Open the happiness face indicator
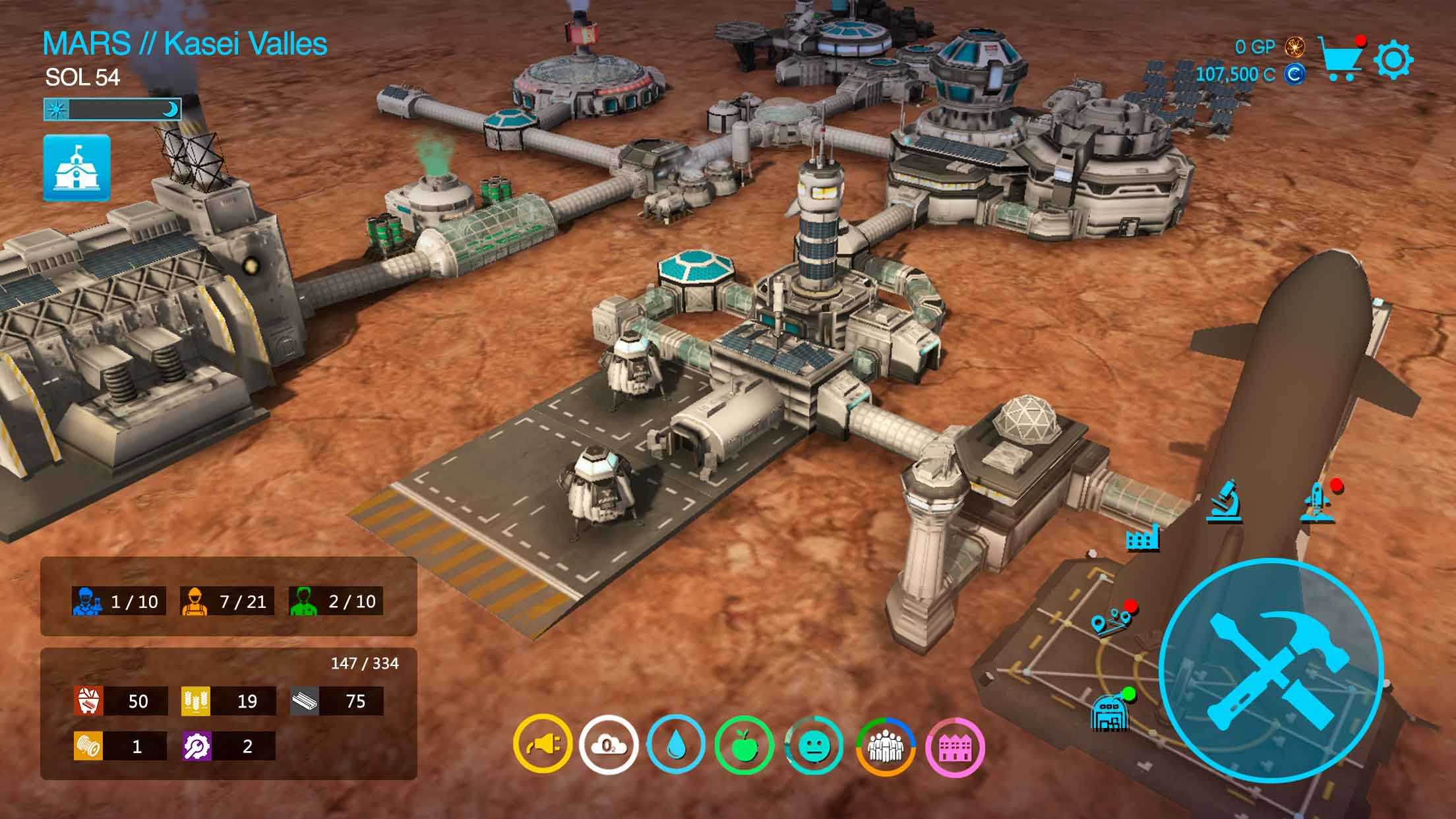Screen dimensions: 1456x819 click(x=813, y=746)
